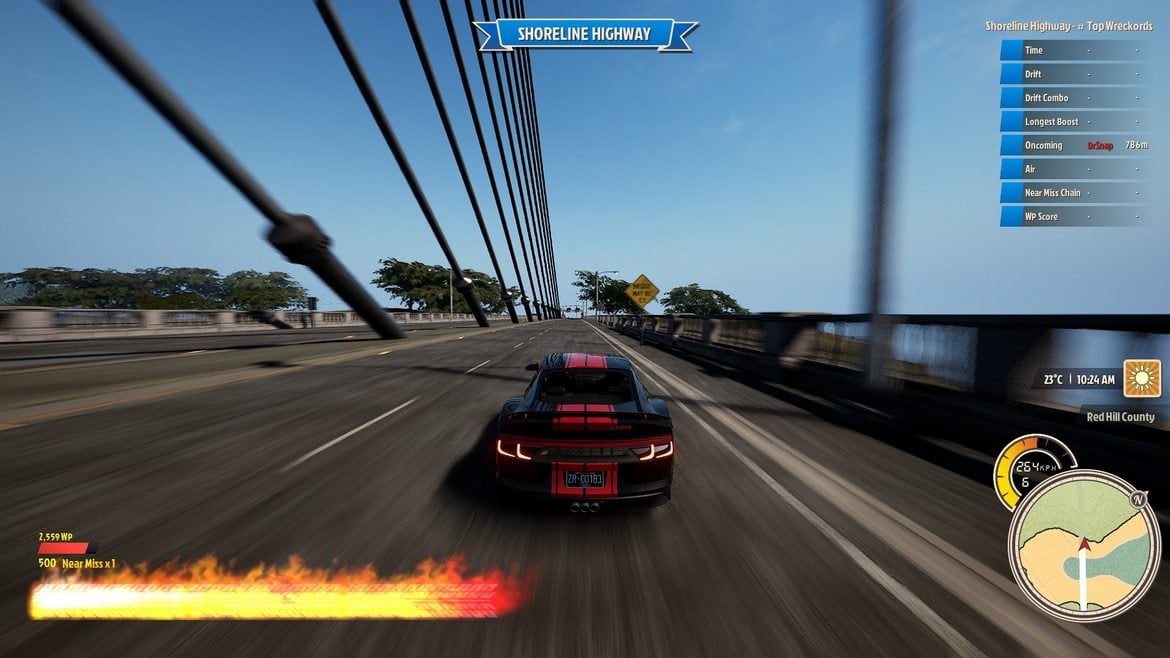Open the Longest Boost wreckord row
Screen dimensions: 1170x658
[x=1075, y=122]
